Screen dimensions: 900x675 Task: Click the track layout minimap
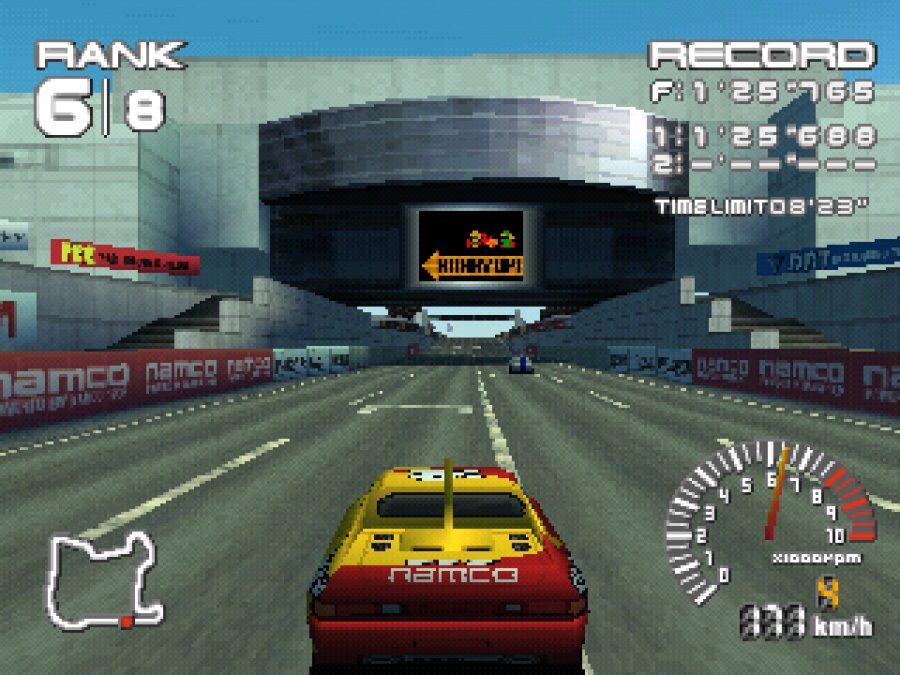click(x=105, y=580)
